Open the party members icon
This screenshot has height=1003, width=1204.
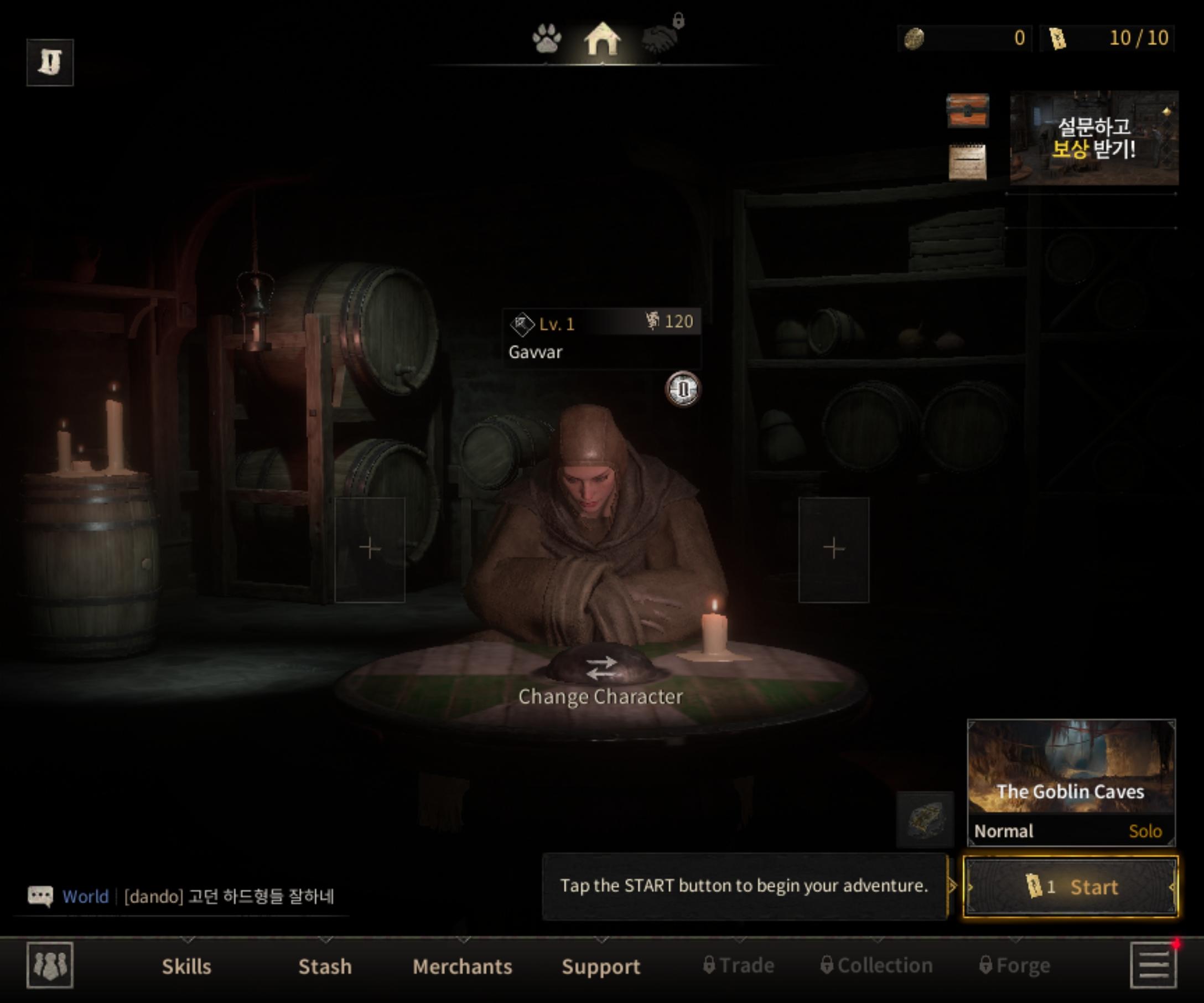50,965
